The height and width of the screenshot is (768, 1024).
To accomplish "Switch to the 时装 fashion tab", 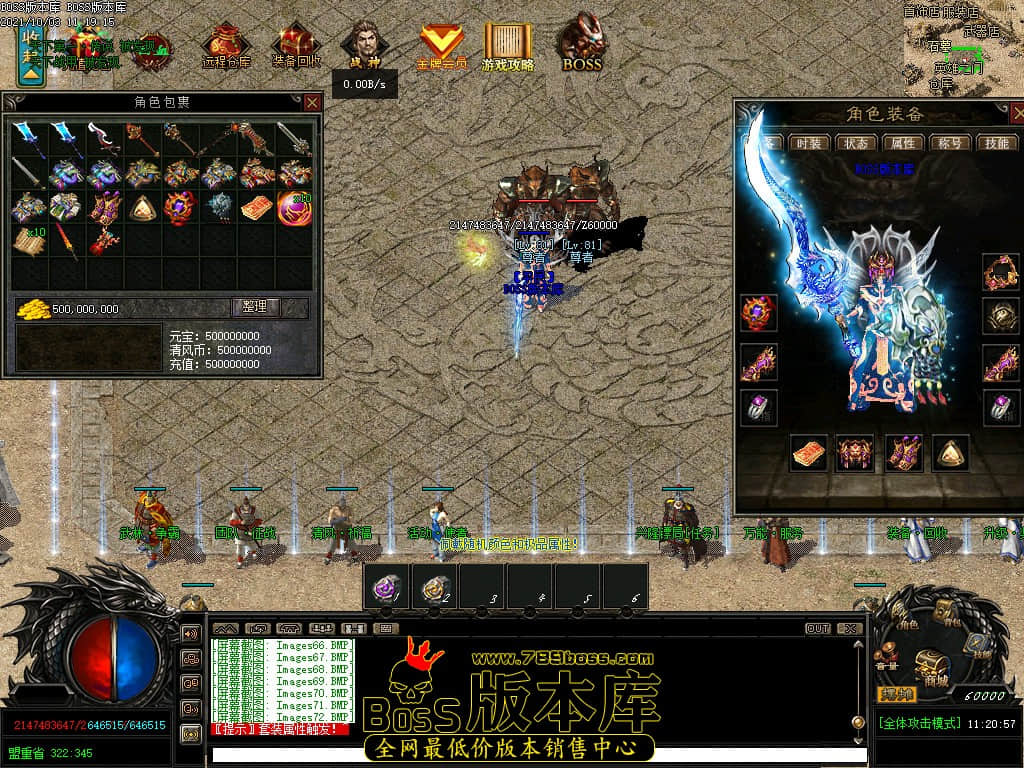I will point(805,143).
